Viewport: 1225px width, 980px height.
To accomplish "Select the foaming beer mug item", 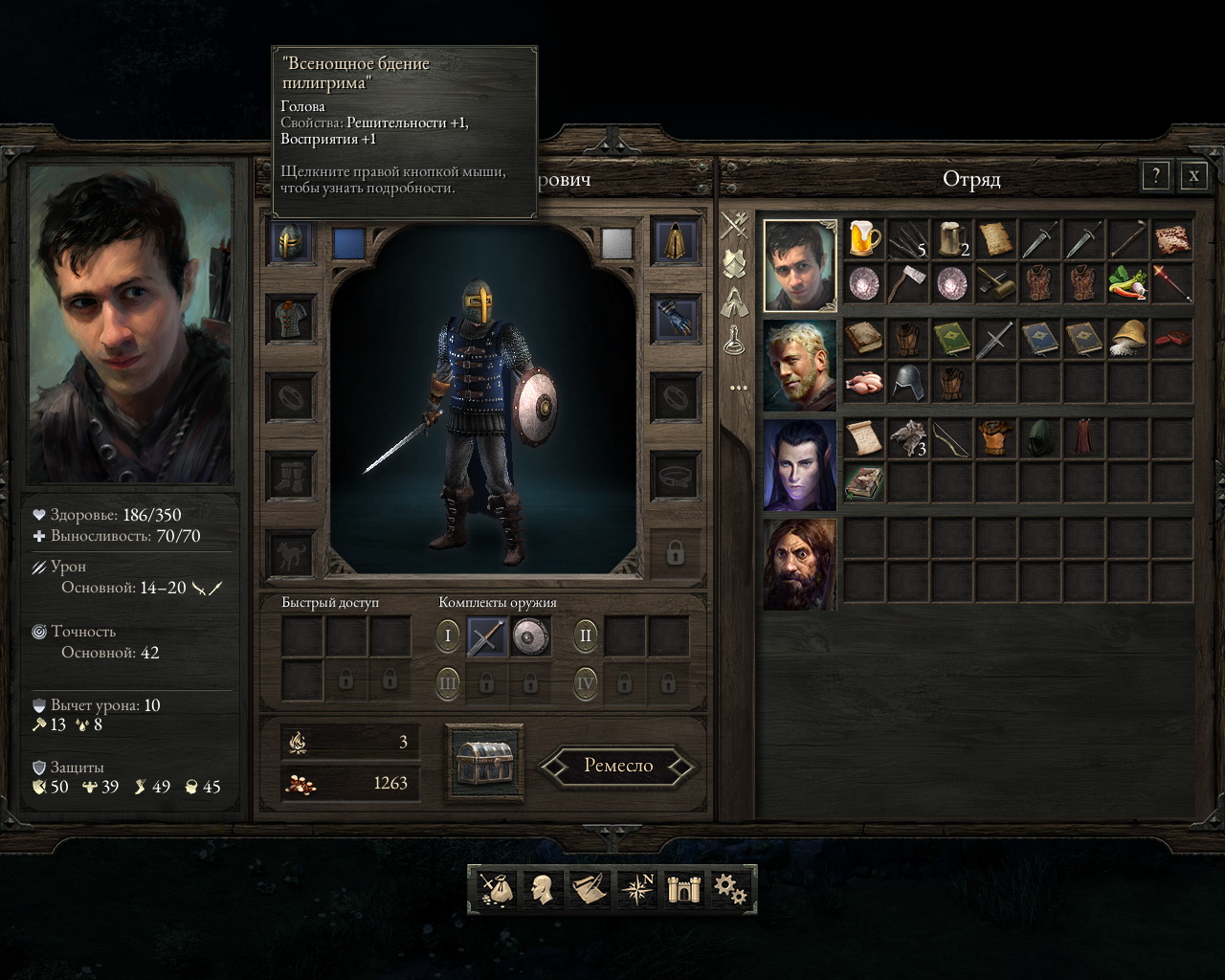I will point(863,239).
